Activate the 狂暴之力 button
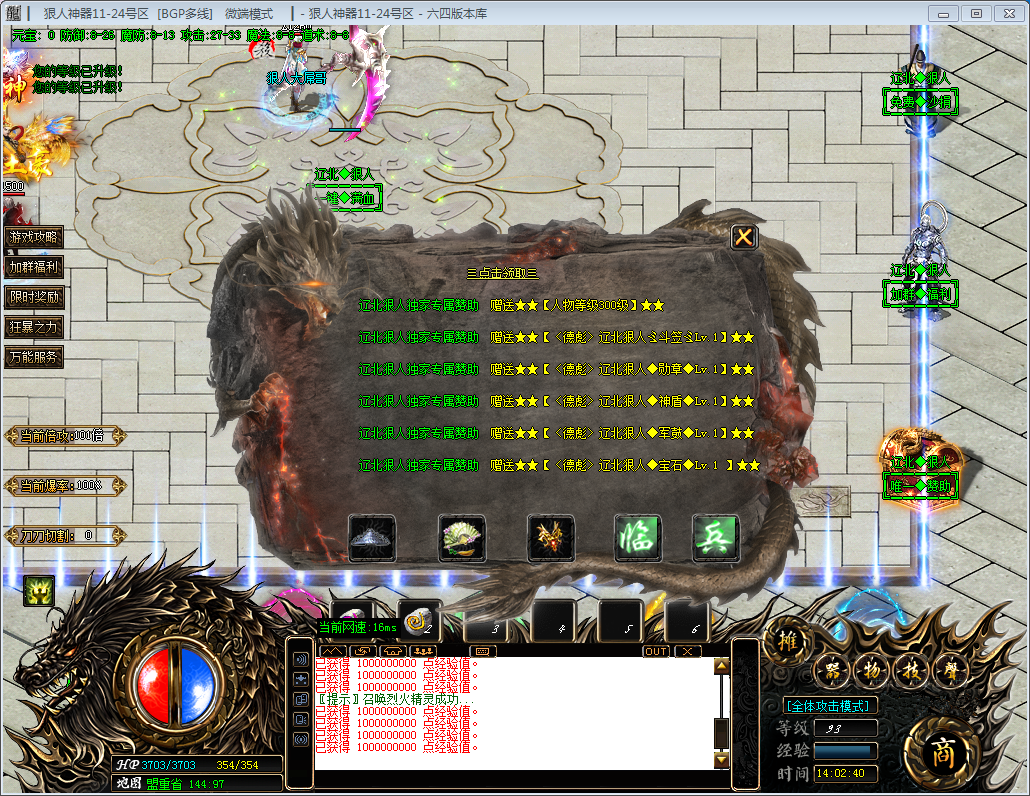This screenshot has height=796, width=1030. 34,327
